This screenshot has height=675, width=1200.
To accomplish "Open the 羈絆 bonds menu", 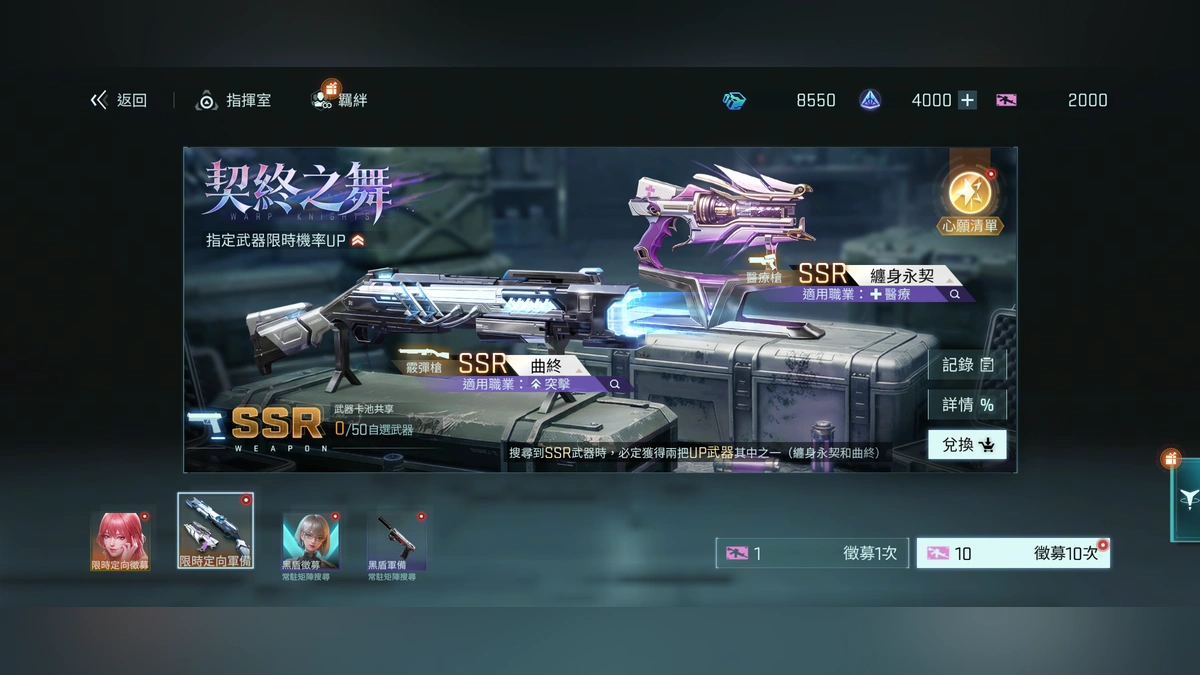I will 340,99.
